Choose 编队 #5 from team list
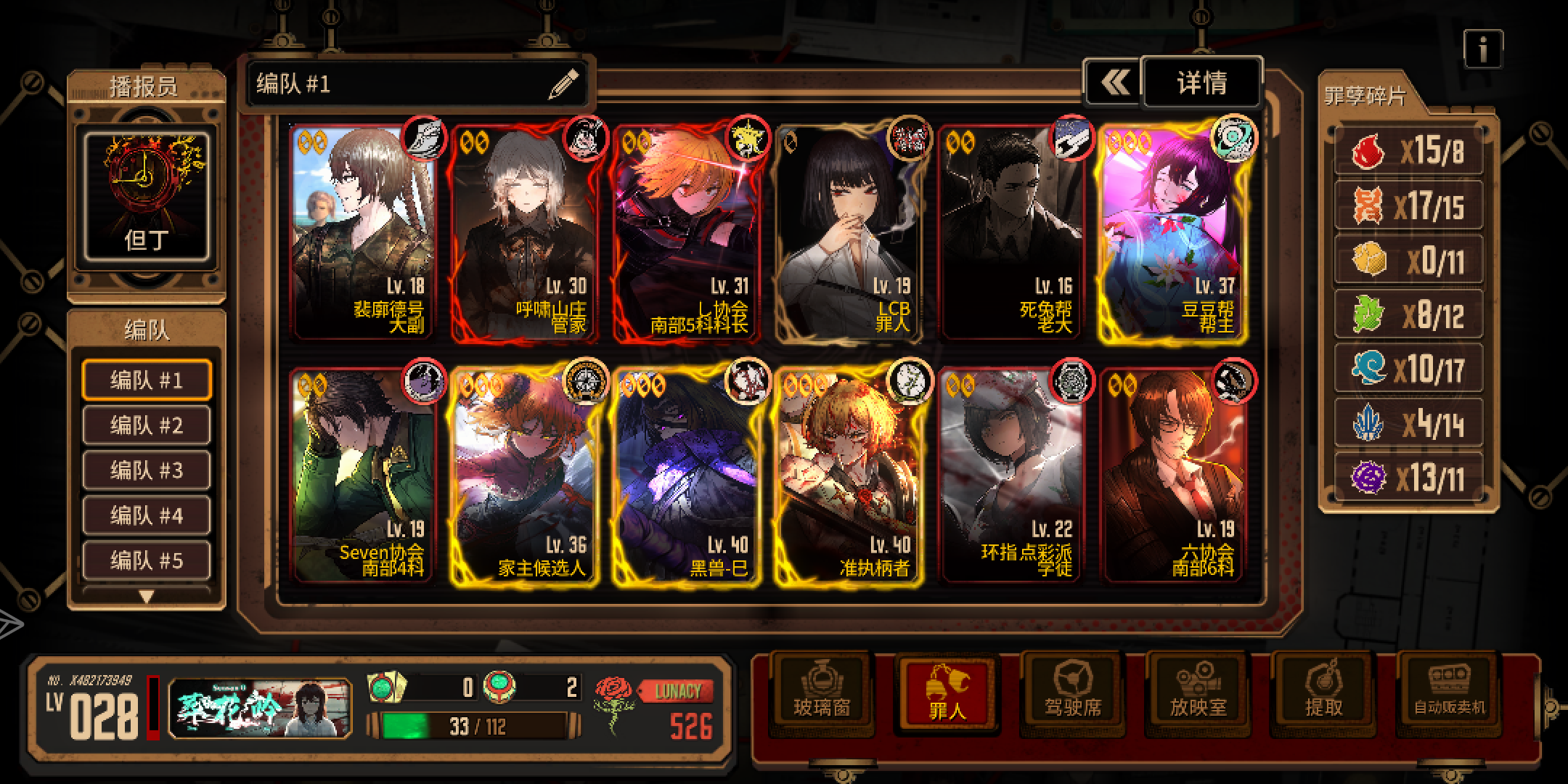The width and height of the screenshot is (1568, 784). point(147,560)
